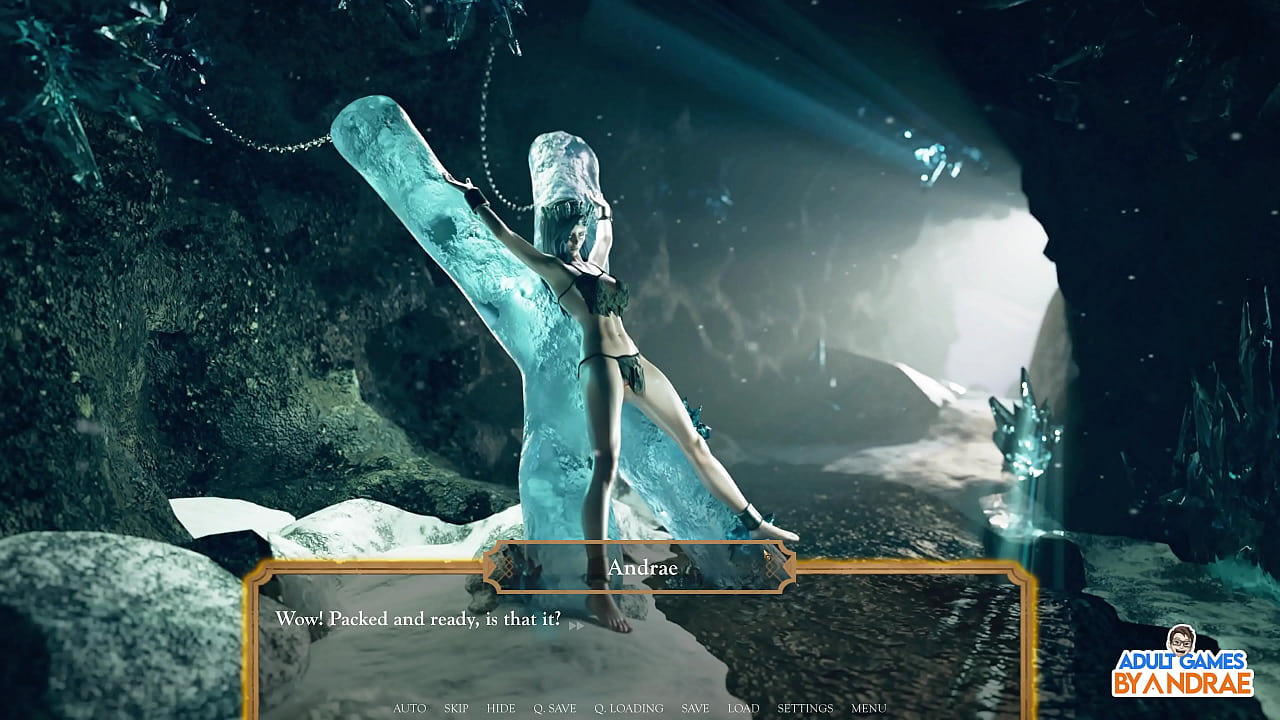Select Q. Loading quick load

pos(629,708)
